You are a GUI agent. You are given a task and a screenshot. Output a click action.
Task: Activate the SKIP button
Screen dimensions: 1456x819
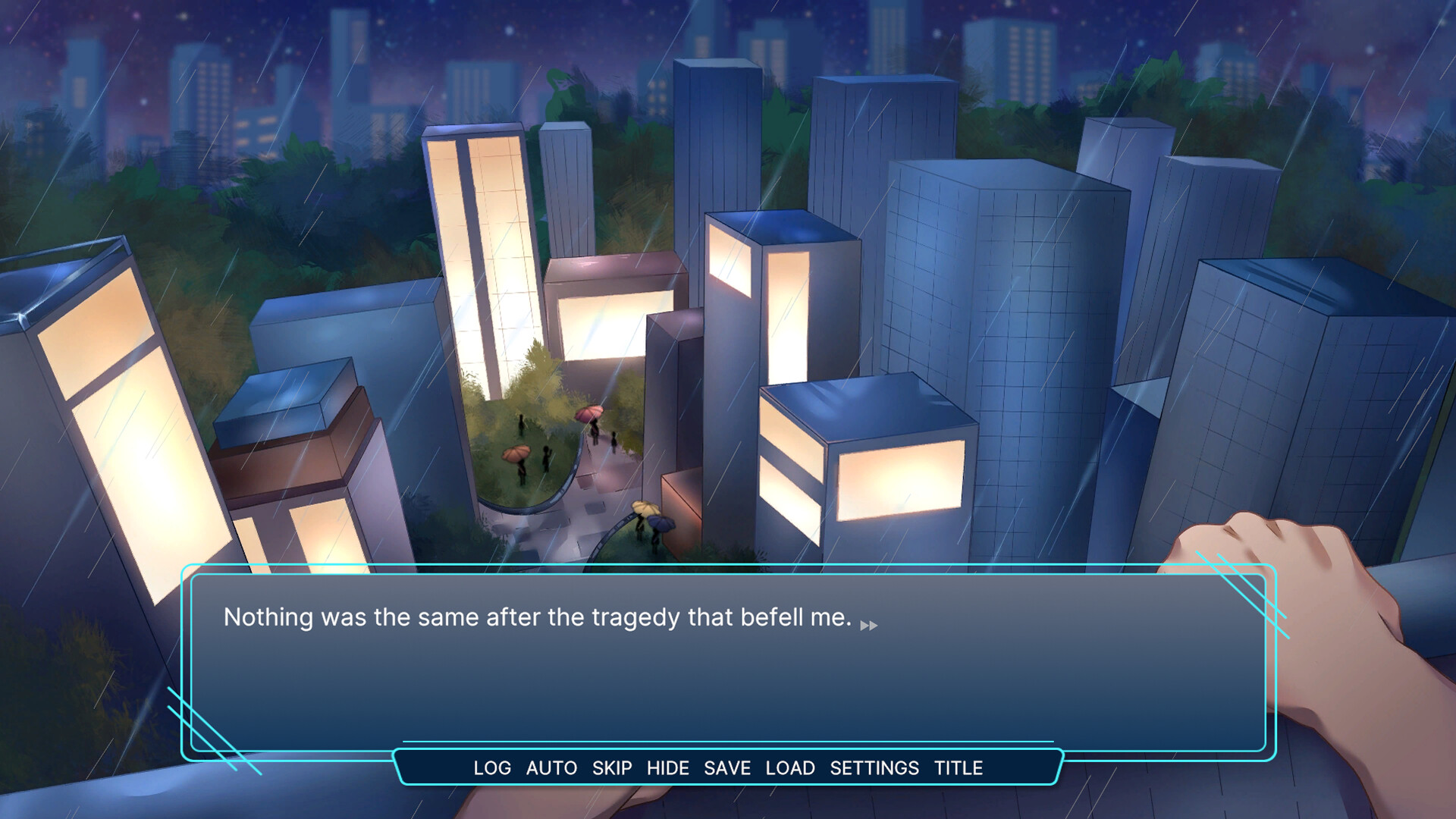(612, 768)
